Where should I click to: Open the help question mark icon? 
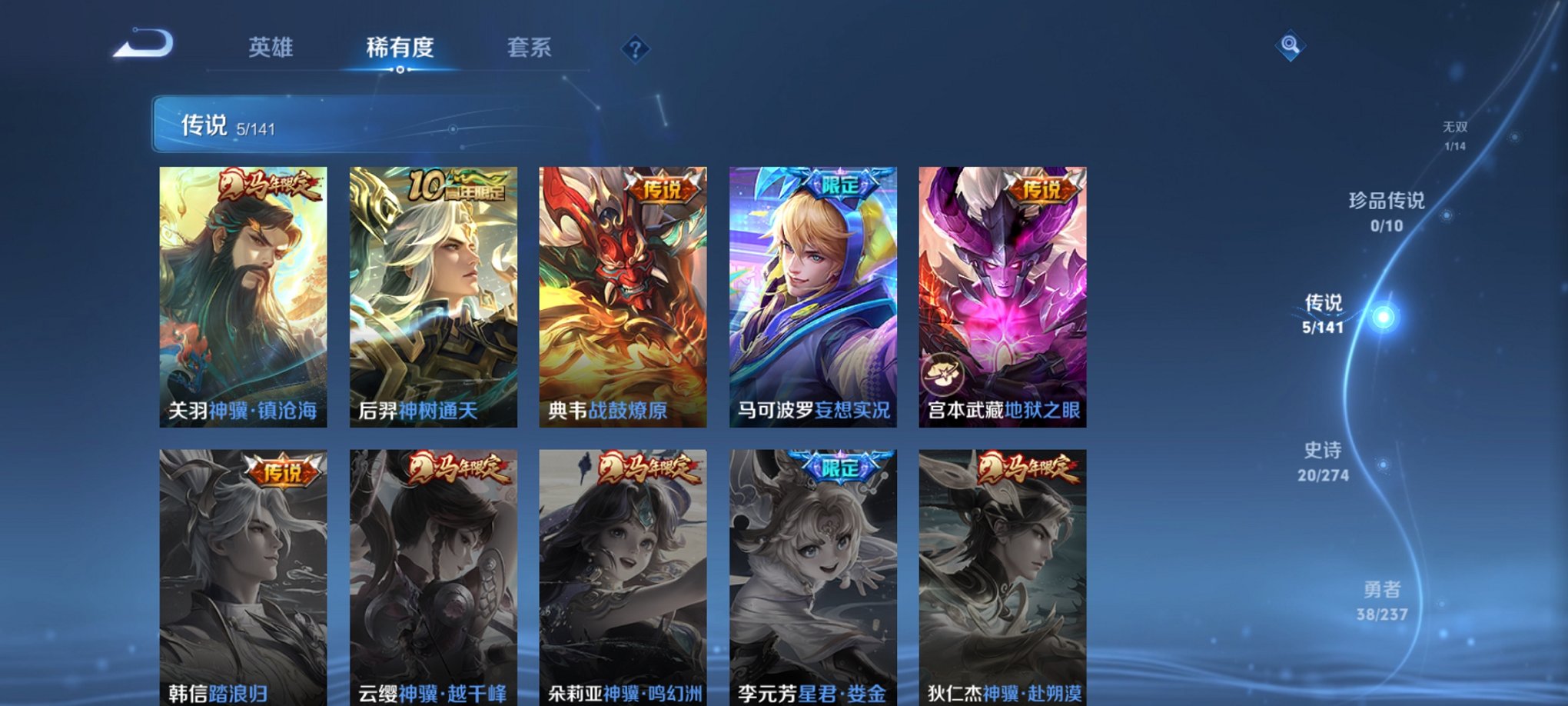click(635, 49)
